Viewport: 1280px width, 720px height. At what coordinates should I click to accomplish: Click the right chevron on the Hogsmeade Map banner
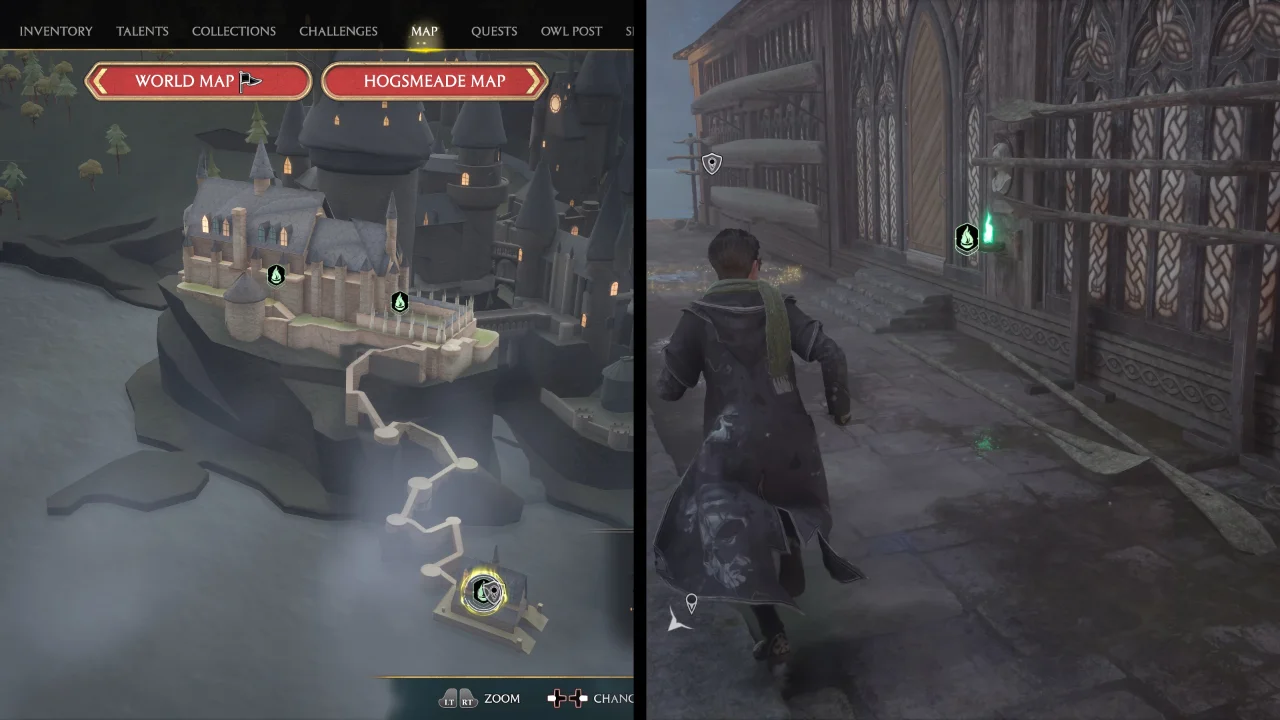(x=536, y=81)
